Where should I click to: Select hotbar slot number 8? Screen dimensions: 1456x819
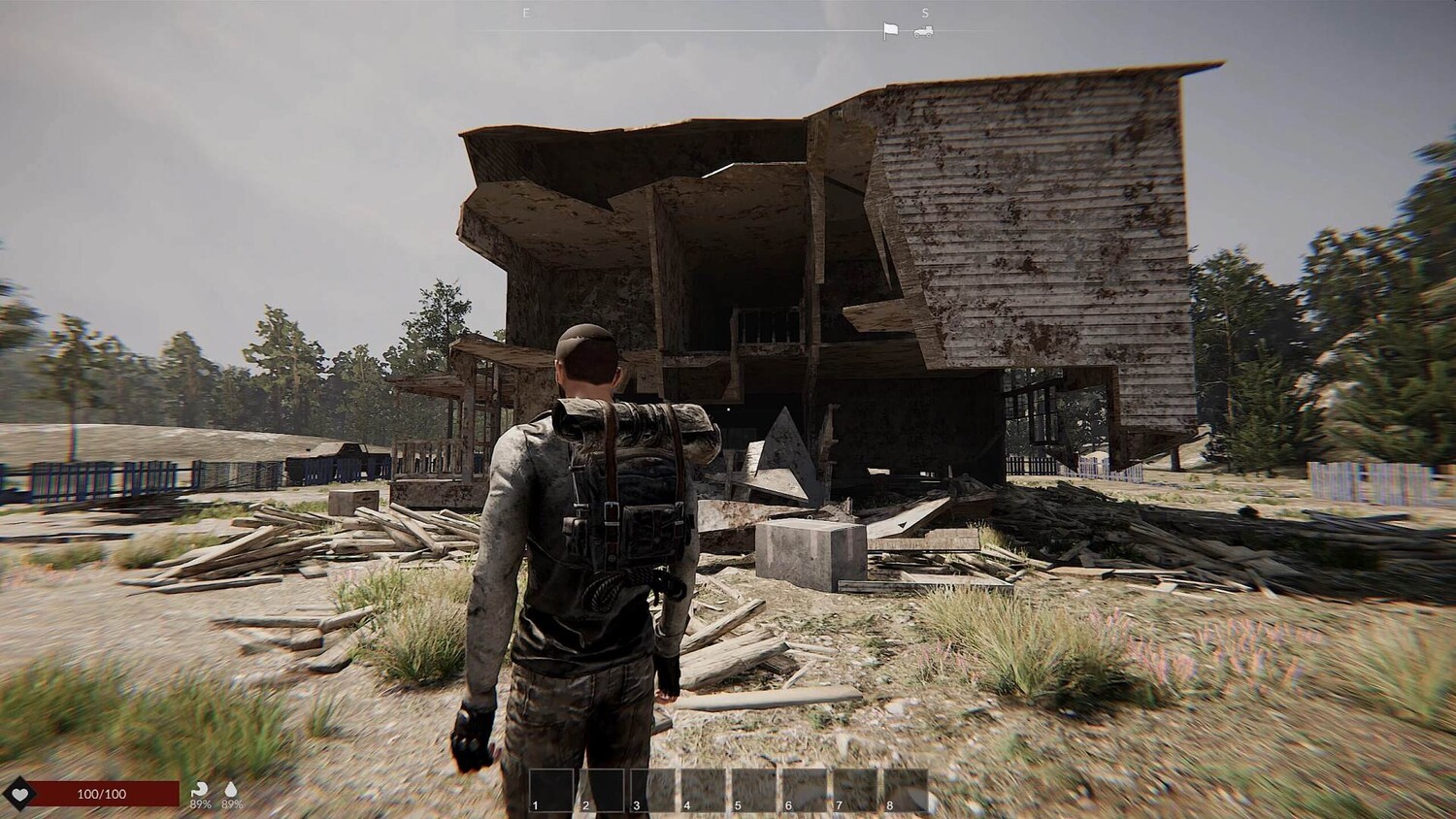click(x=906, y=789)
